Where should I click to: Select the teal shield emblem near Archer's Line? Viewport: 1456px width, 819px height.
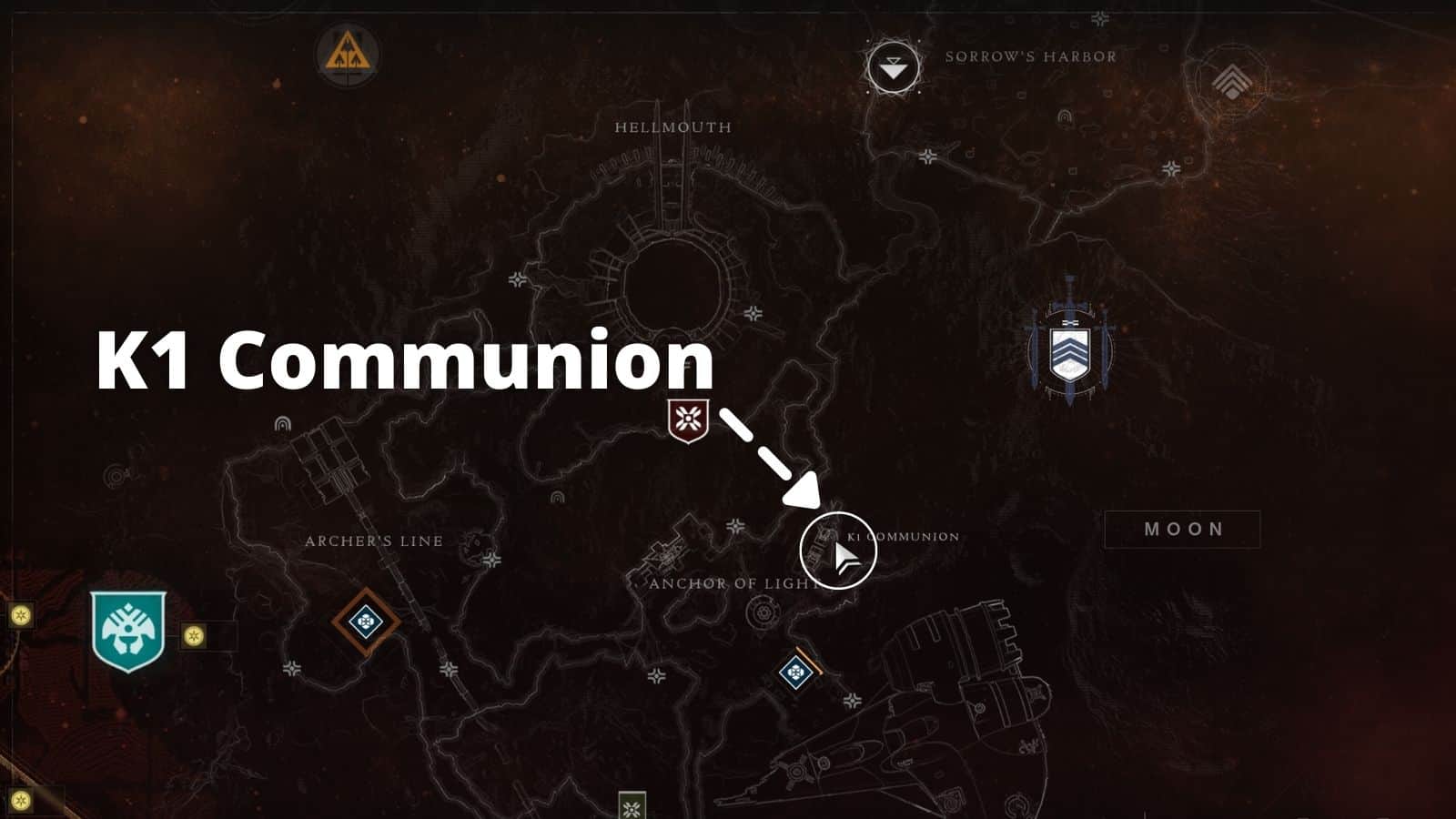click(x=127, y=628)
